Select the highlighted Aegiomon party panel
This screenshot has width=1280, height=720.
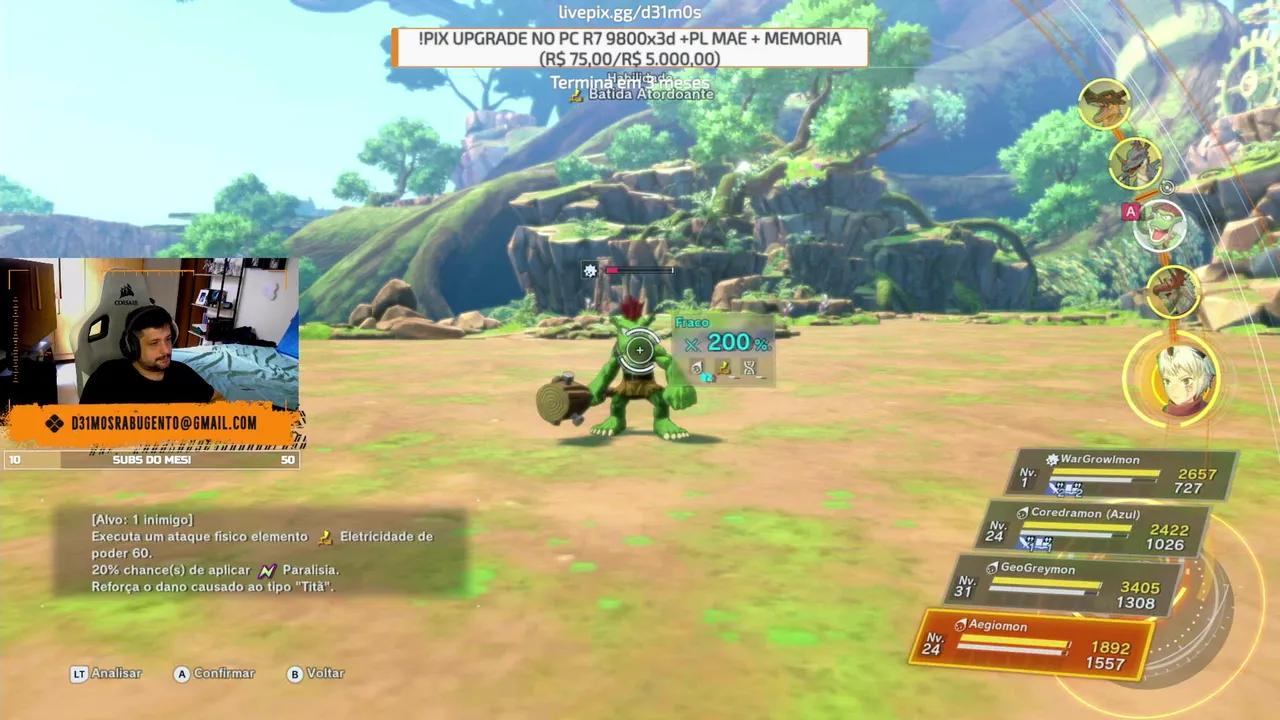pyautogui.click(x=1033, y=644)
